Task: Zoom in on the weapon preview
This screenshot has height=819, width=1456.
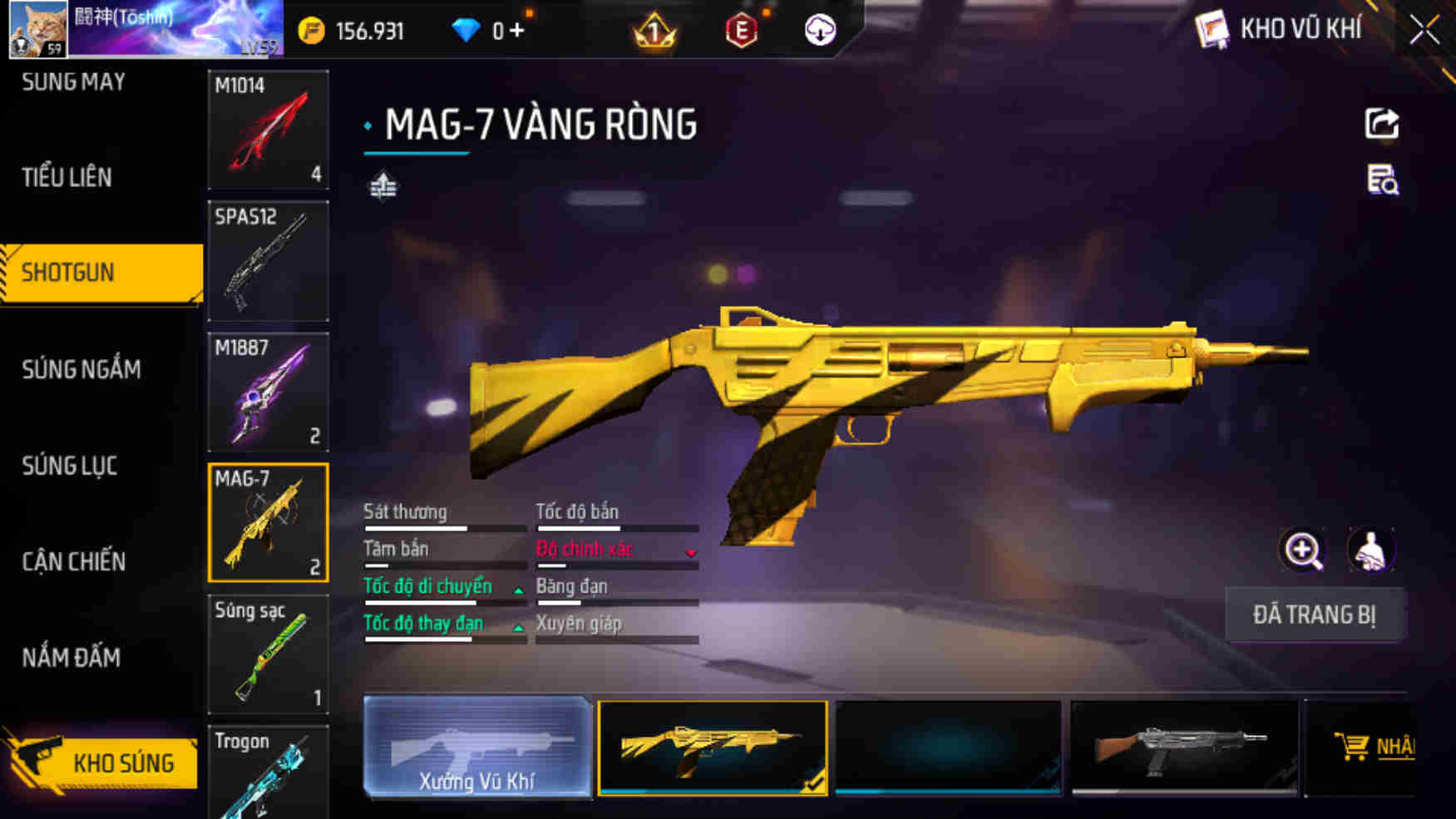Action: pyautogui.click(x=1302, y=550)
